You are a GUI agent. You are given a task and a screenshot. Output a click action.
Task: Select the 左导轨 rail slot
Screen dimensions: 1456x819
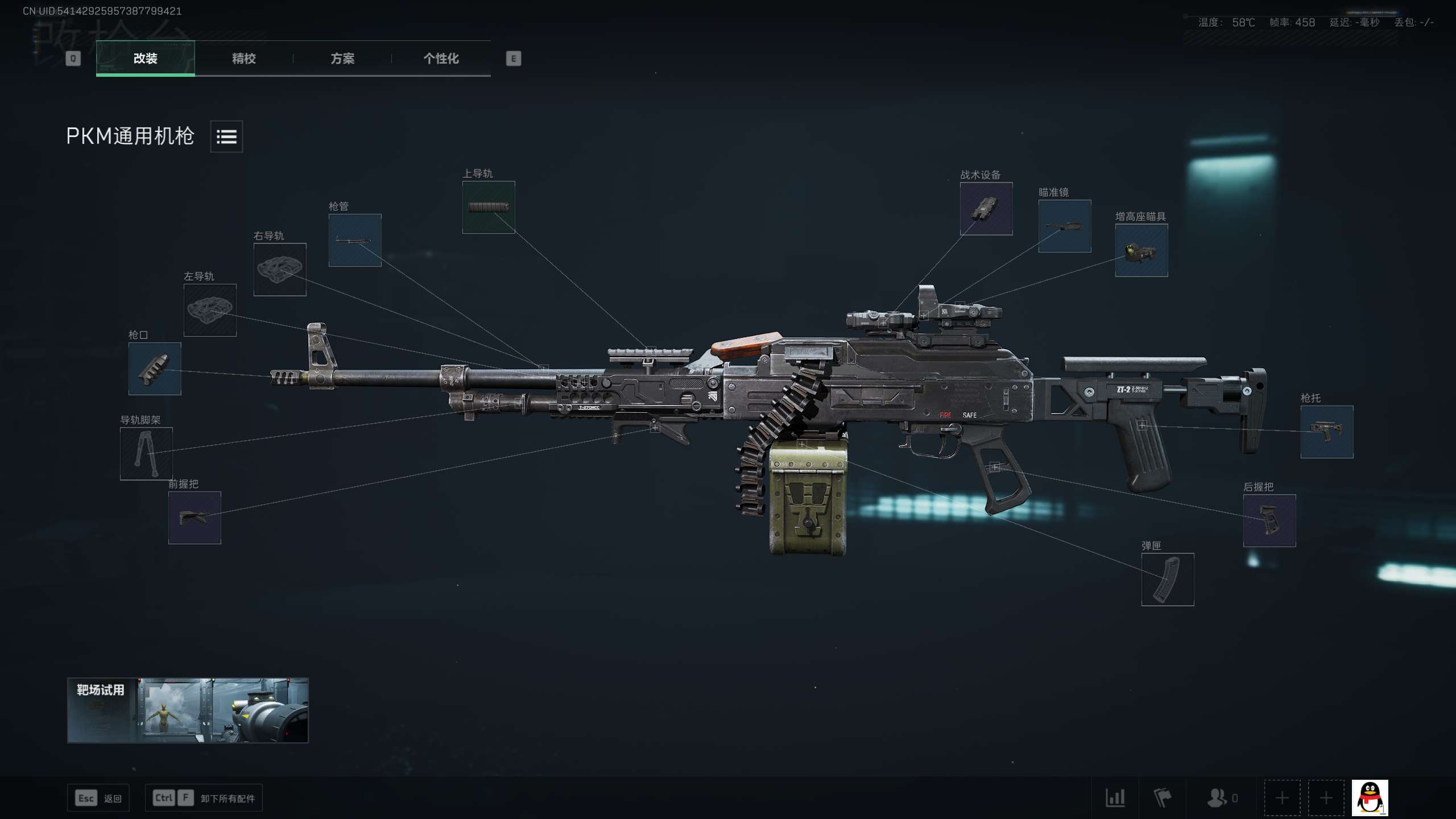pos(210,310)
